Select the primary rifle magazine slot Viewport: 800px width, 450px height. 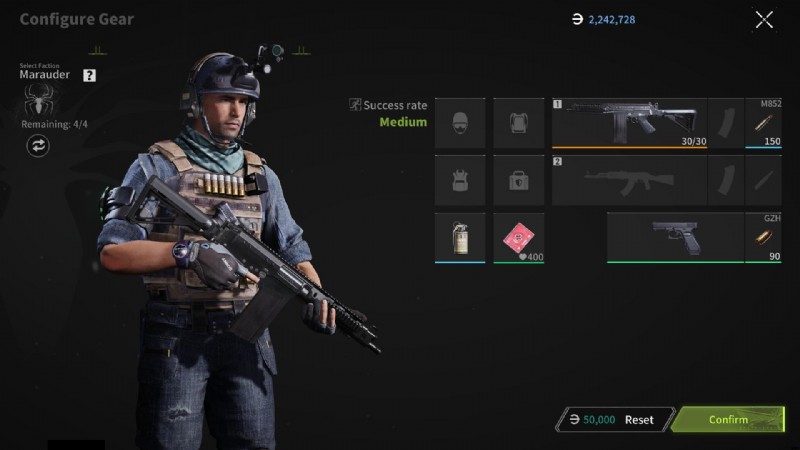pos(726,123)
